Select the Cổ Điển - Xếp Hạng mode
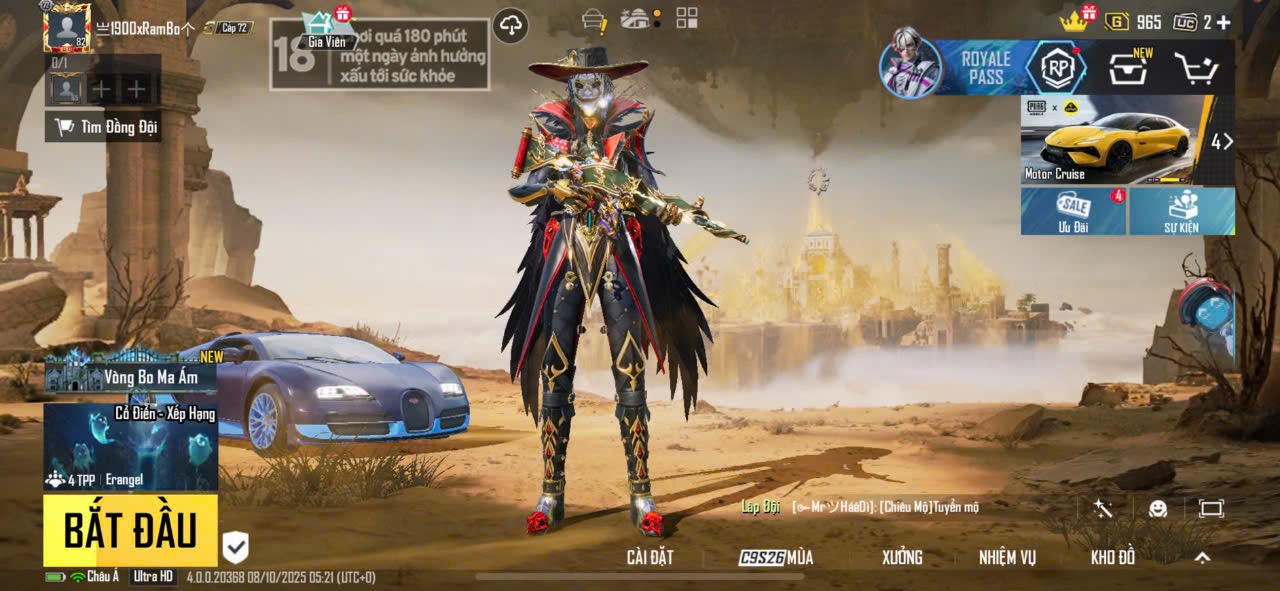1280x591 pixels. point(130,446)
